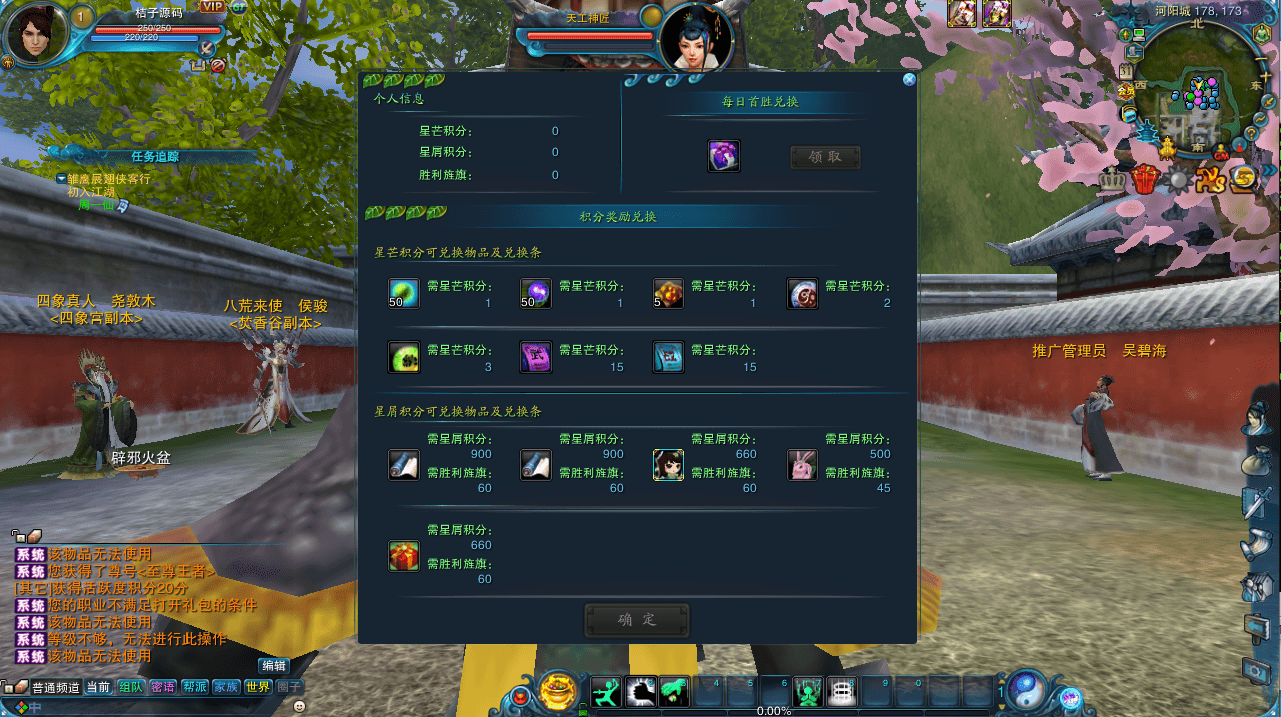Screen dimensions: 1281x717
Task: Switch chat to the 帮派 channel
Action: tap(194, 687)
